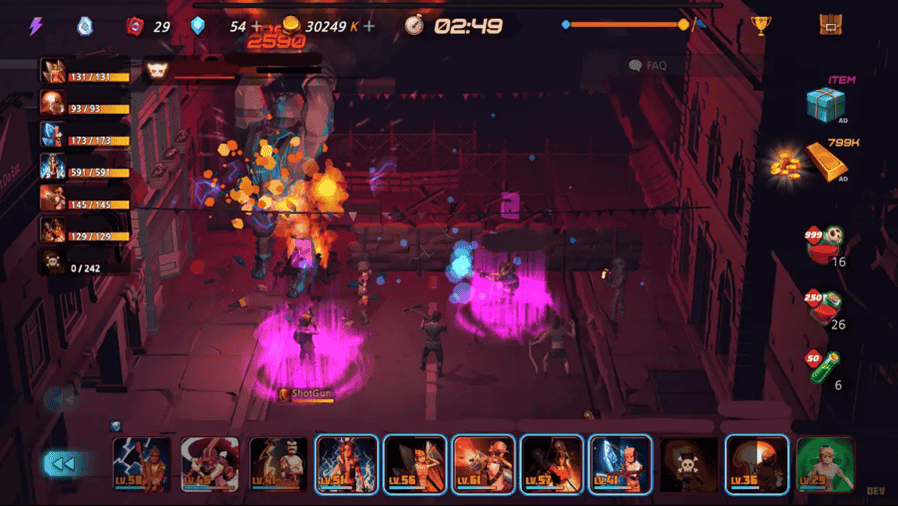This screenshot has height=506, width=898.
Task: Choose the LV.36 hero card
Action: pyautogui.click(x=757, y=465)
